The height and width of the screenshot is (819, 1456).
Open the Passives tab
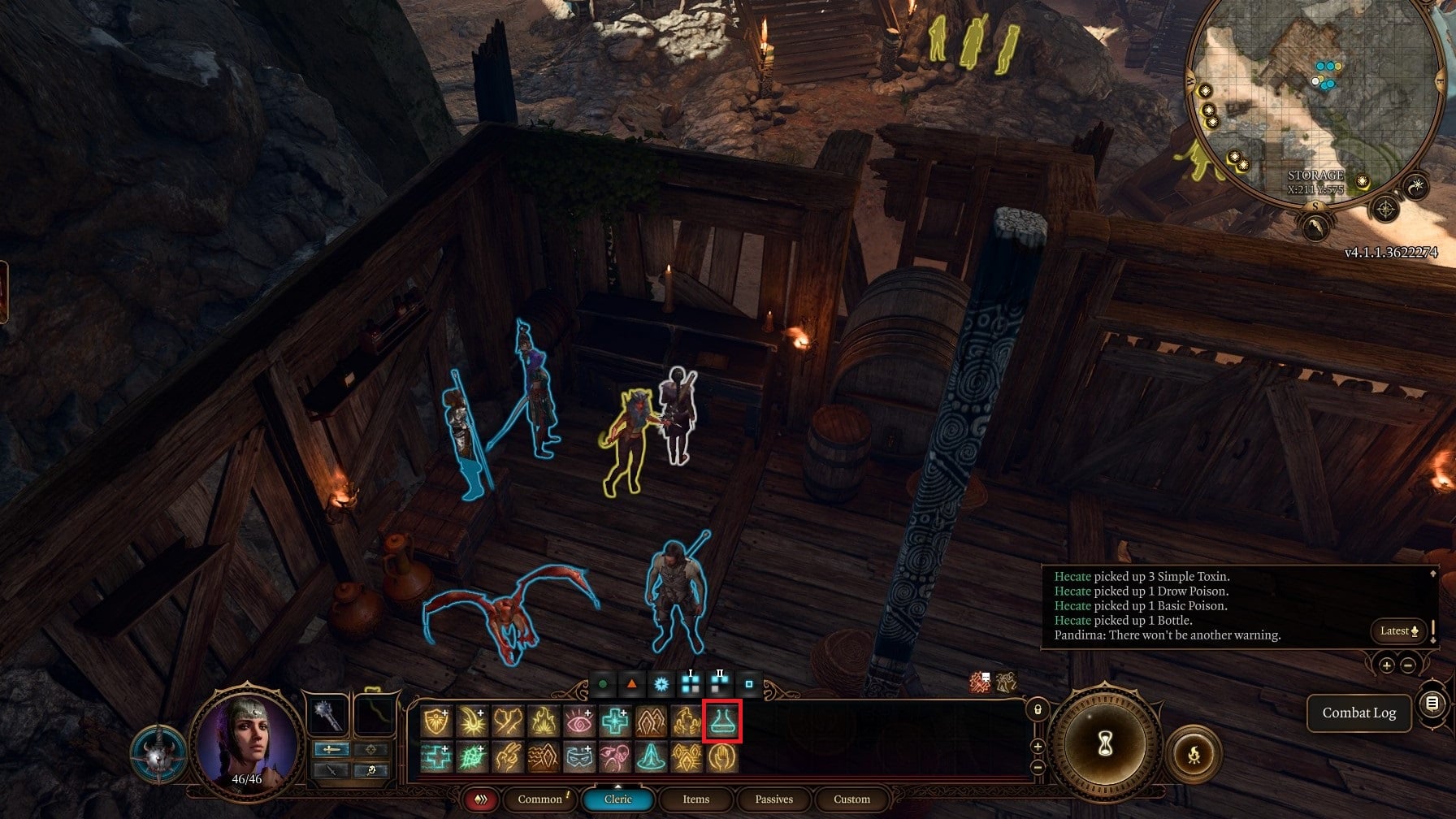click(773, 799)
